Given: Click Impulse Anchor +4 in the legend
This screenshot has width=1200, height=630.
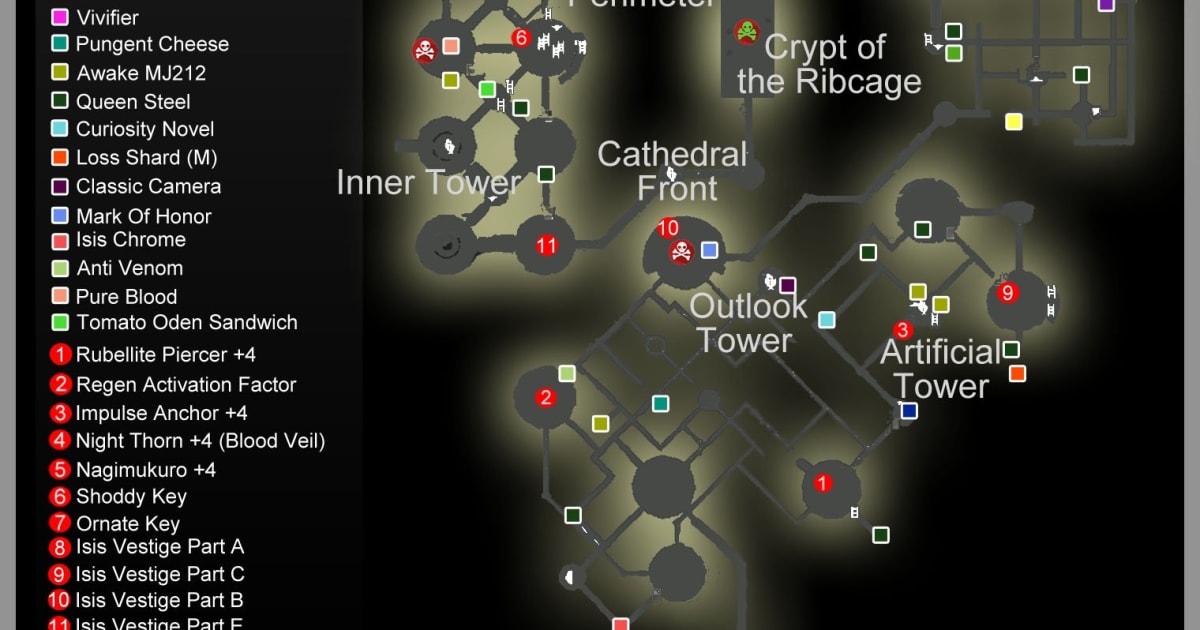Looking at the screenshot, I should point(161,413).
